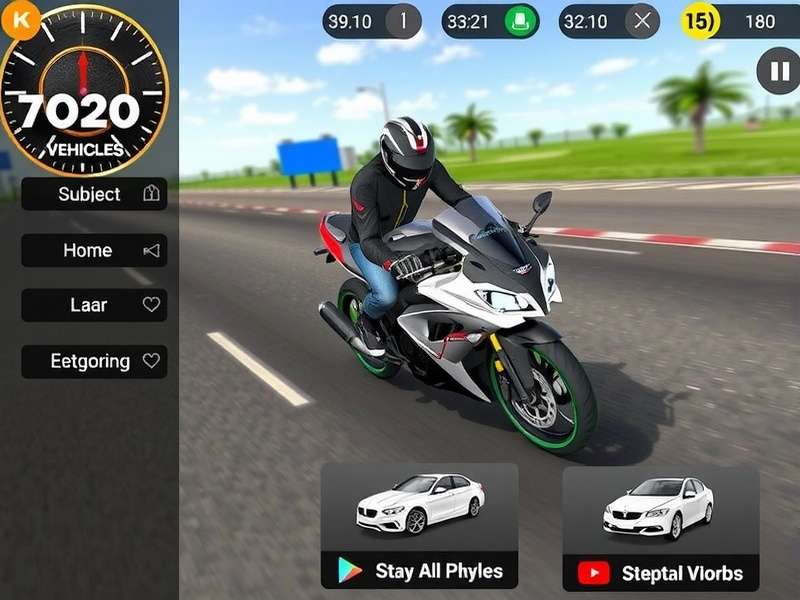
Task: Close using the X beside 32.10
Action: tap(642, 21)
